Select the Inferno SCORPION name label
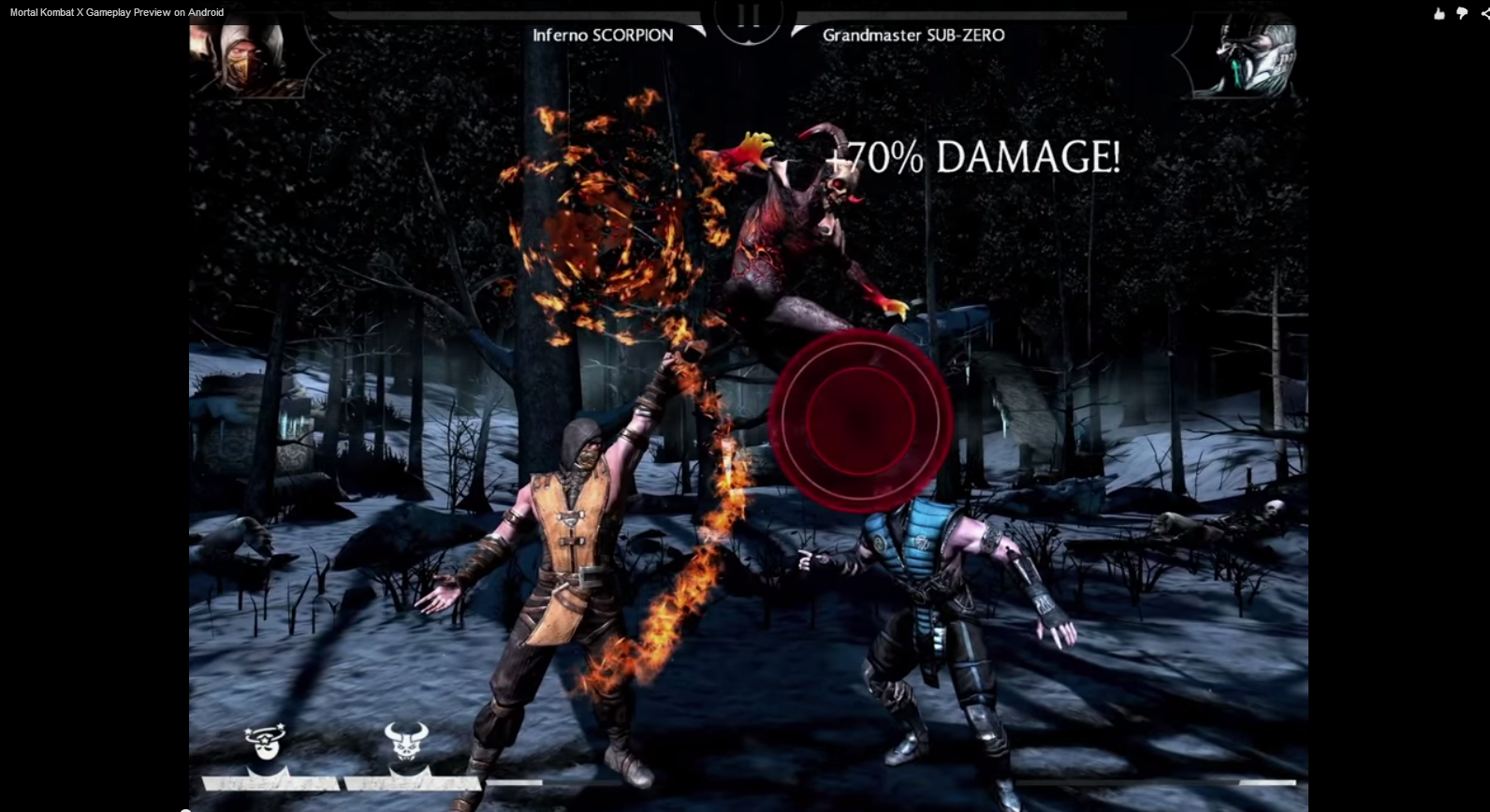This screenshot has width=1490, height=812. tap(603, 36)
